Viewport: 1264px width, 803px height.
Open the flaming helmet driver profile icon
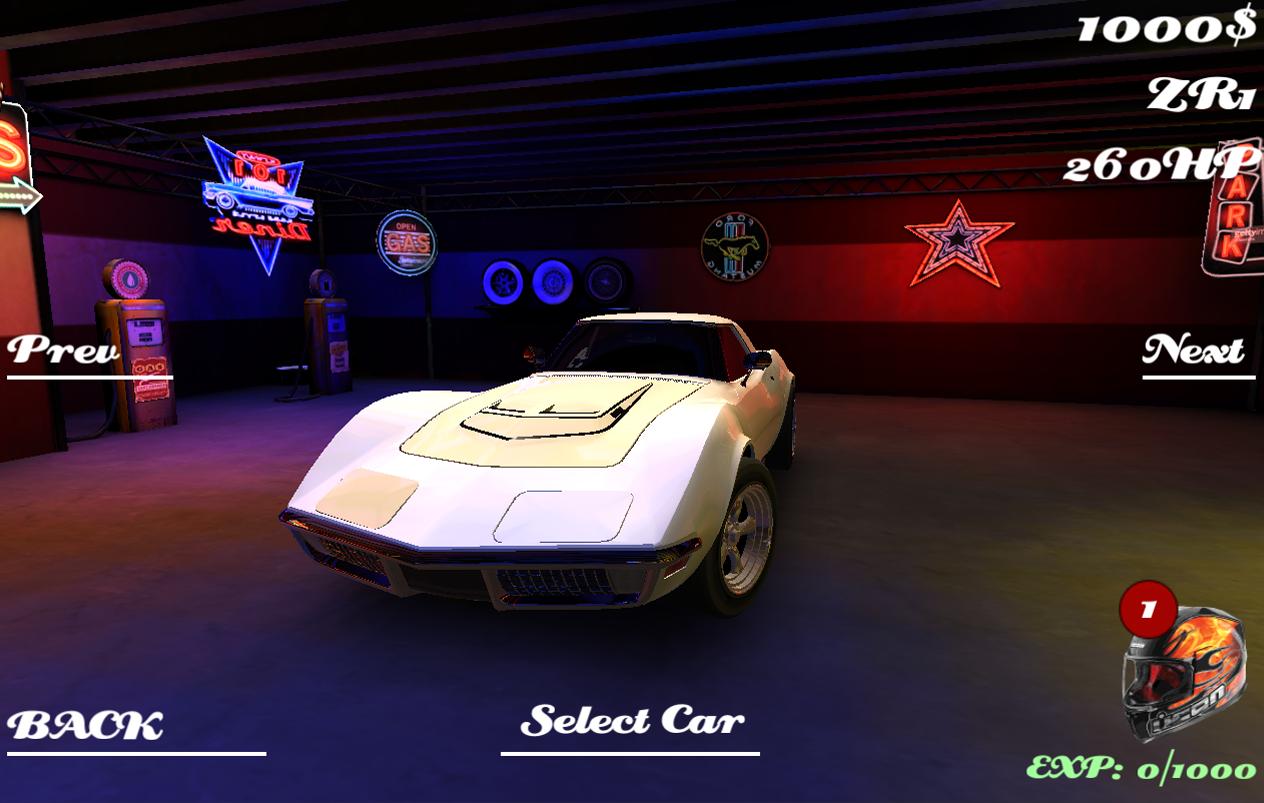[1184, 671]
